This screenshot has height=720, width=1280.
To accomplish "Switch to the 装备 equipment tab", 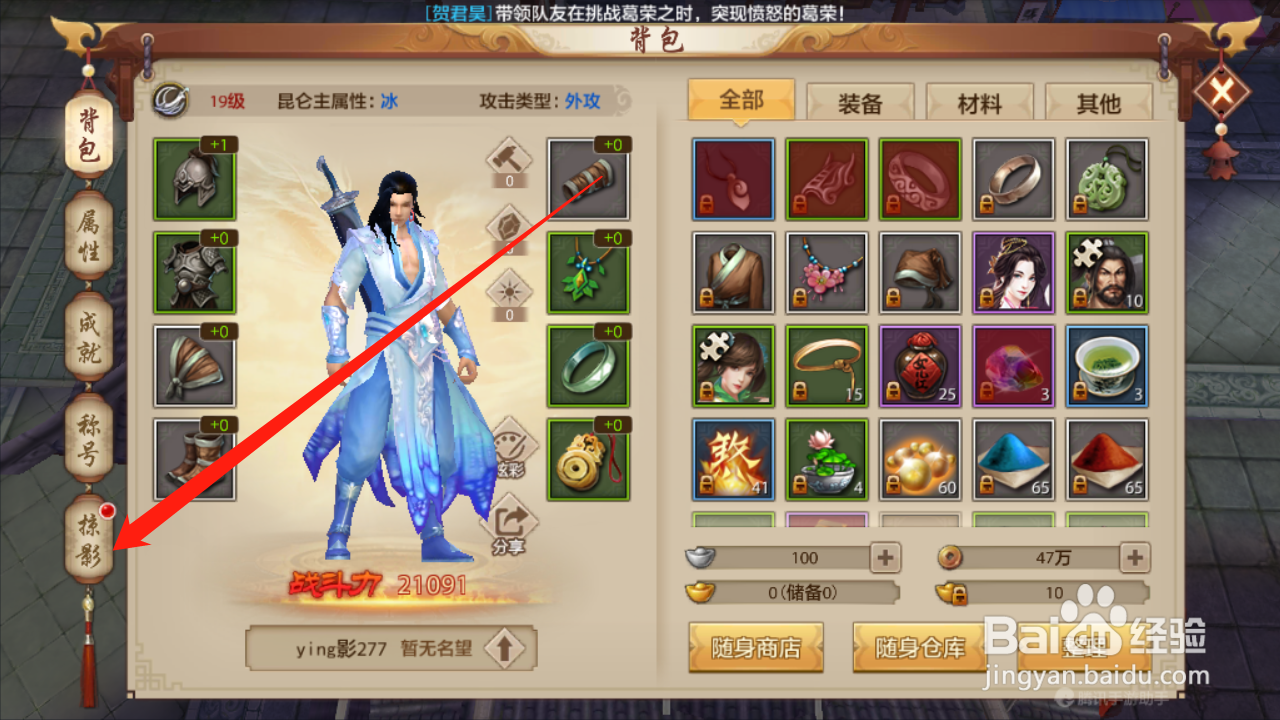I will click(x=860, y=101).
